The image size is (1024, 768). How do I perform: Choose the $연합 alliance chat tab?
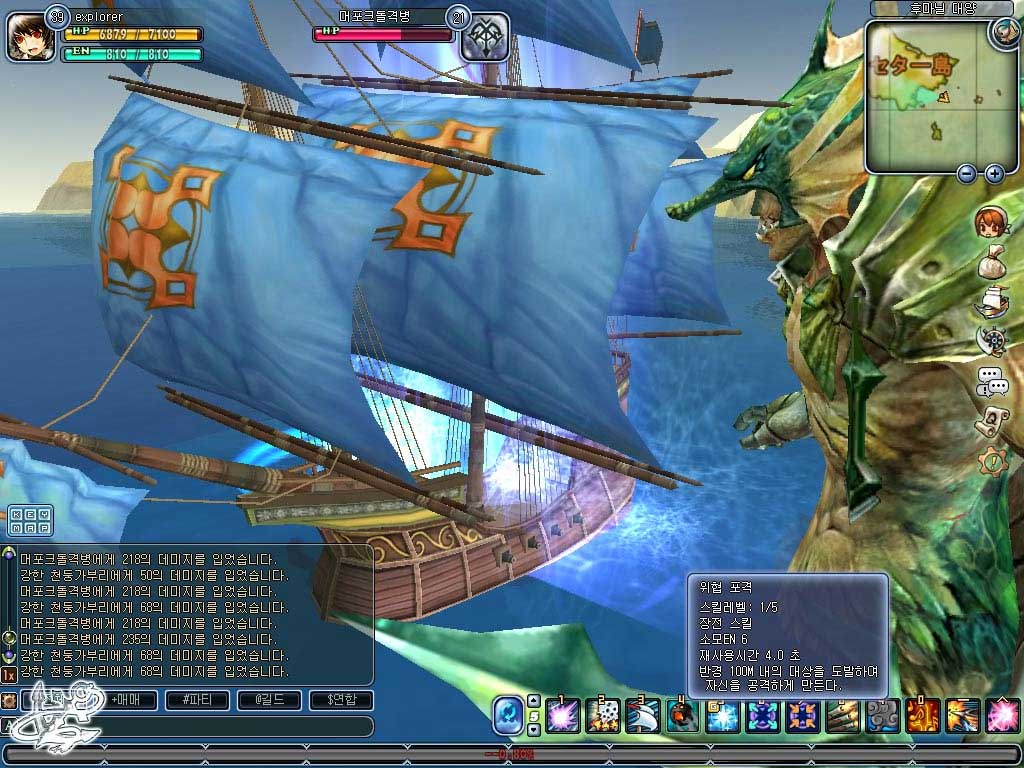(x=340, y=701)
